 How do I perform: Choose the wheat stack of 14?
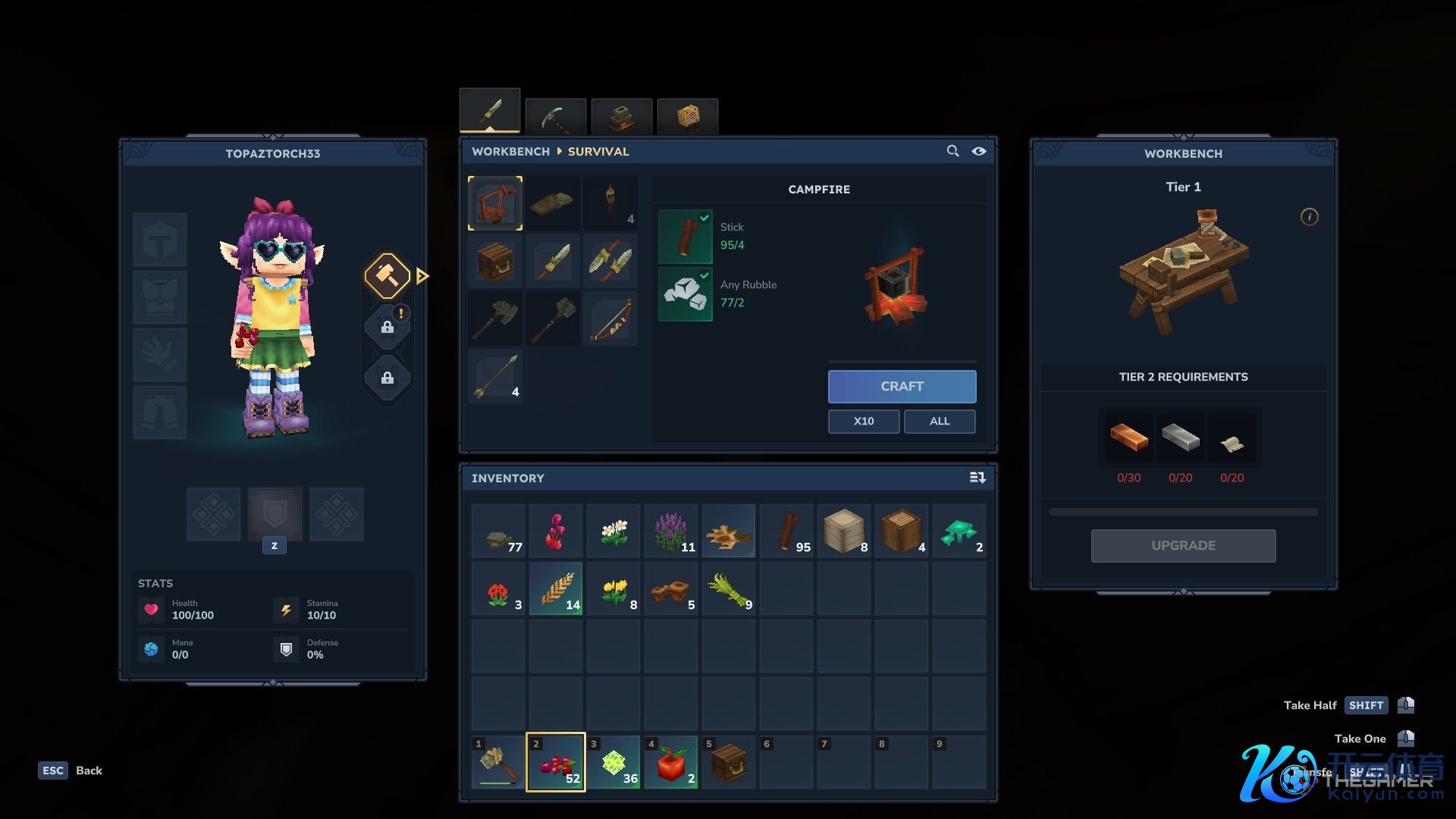pyautogui.click(x=556, y=588)
